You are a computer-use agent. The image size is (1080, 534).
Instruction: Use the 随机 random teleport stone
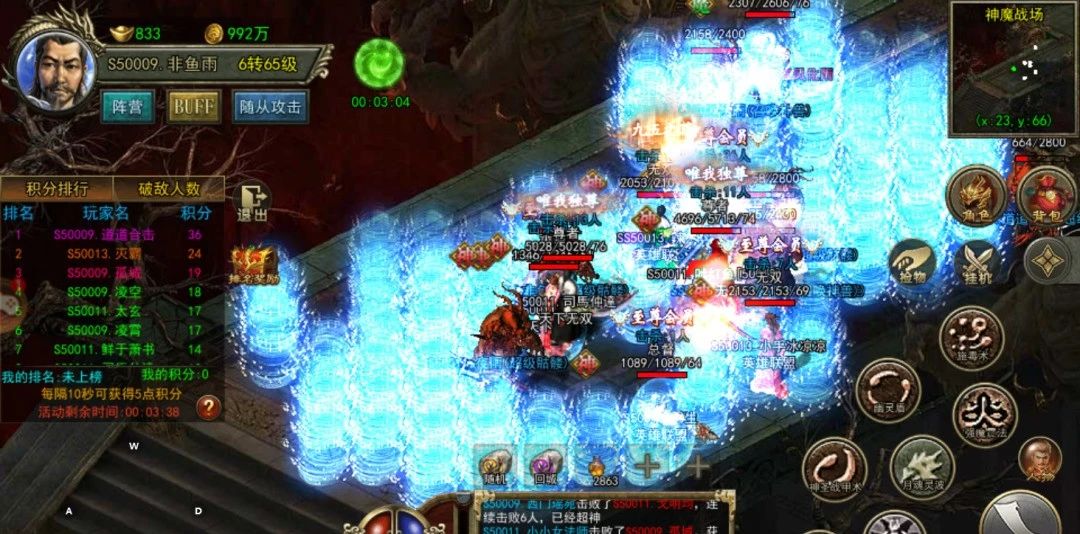coord(492,463)
